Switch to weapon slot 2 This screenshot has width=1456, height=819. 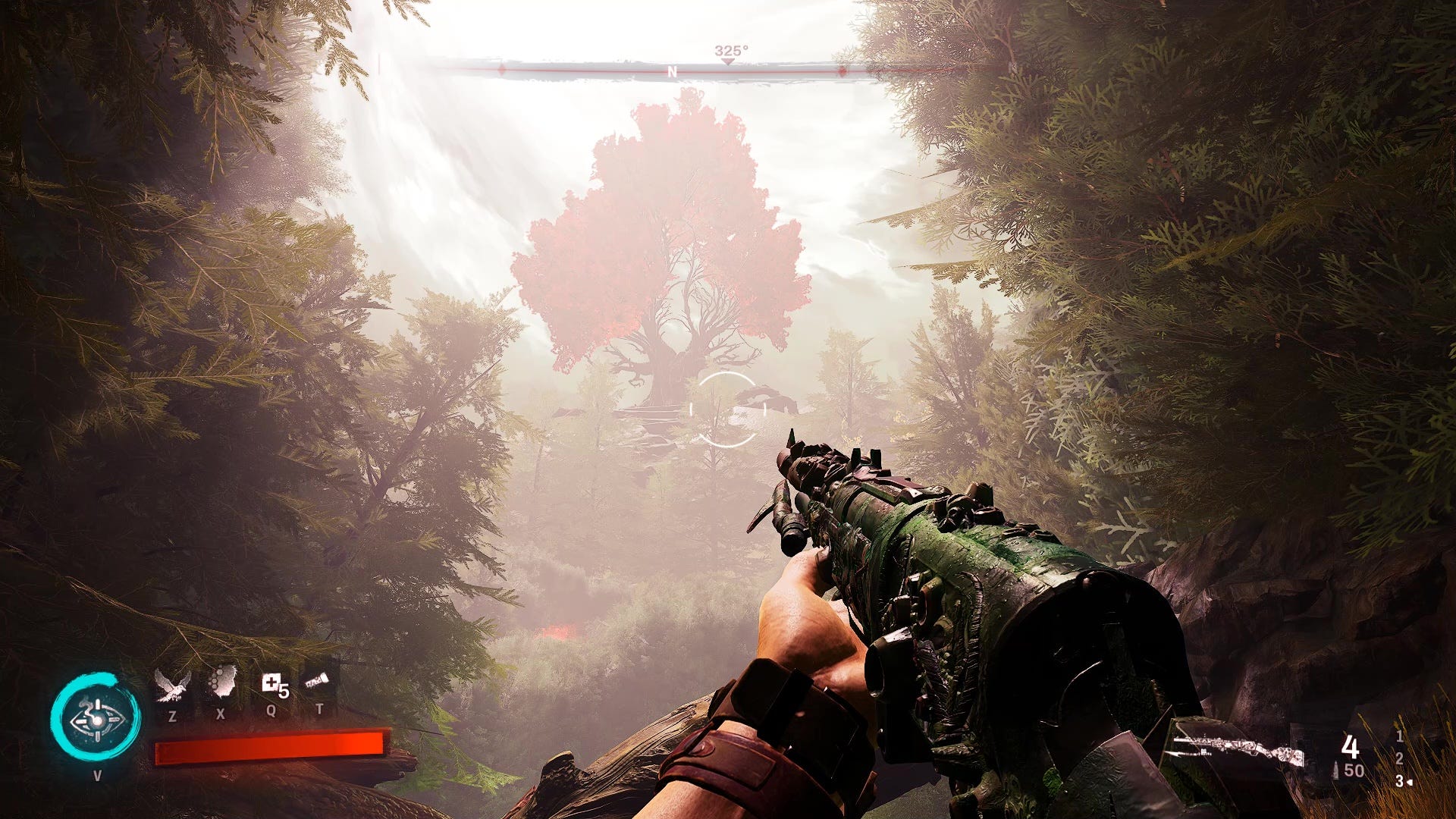[1400, 759]
